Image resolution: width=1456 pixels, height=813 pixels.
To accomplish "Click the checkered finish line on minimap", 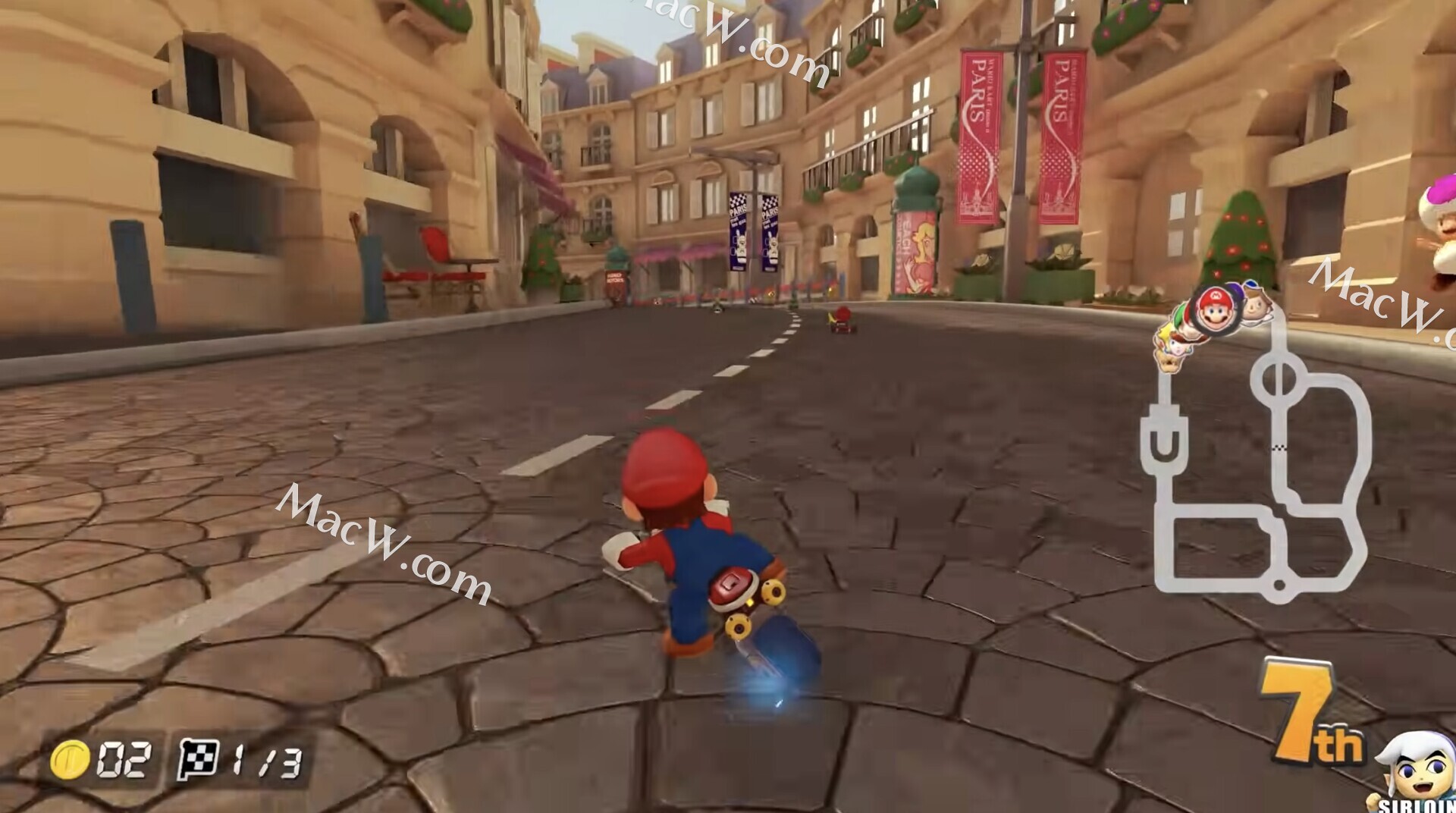I will point(1281,448).
